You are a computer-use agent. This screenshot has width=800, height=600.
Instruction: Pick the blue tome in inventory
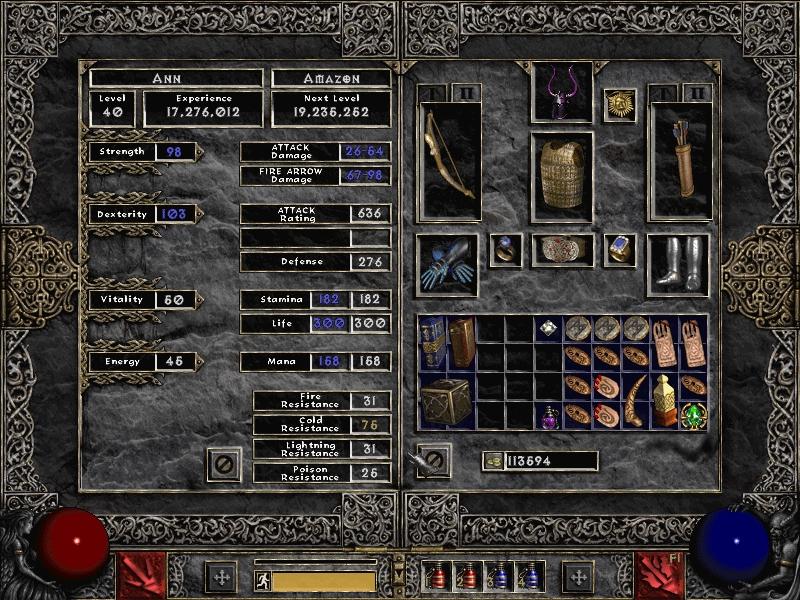(432, 342)
